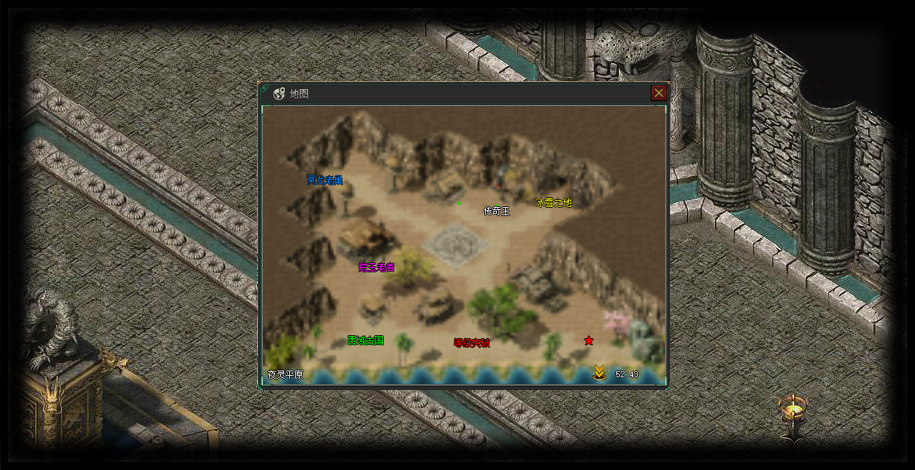The width and height of the screenshot is (915, 470).
Task: Click the gold arrow icon beside the coordinates
Action: (x=598, y=373)
